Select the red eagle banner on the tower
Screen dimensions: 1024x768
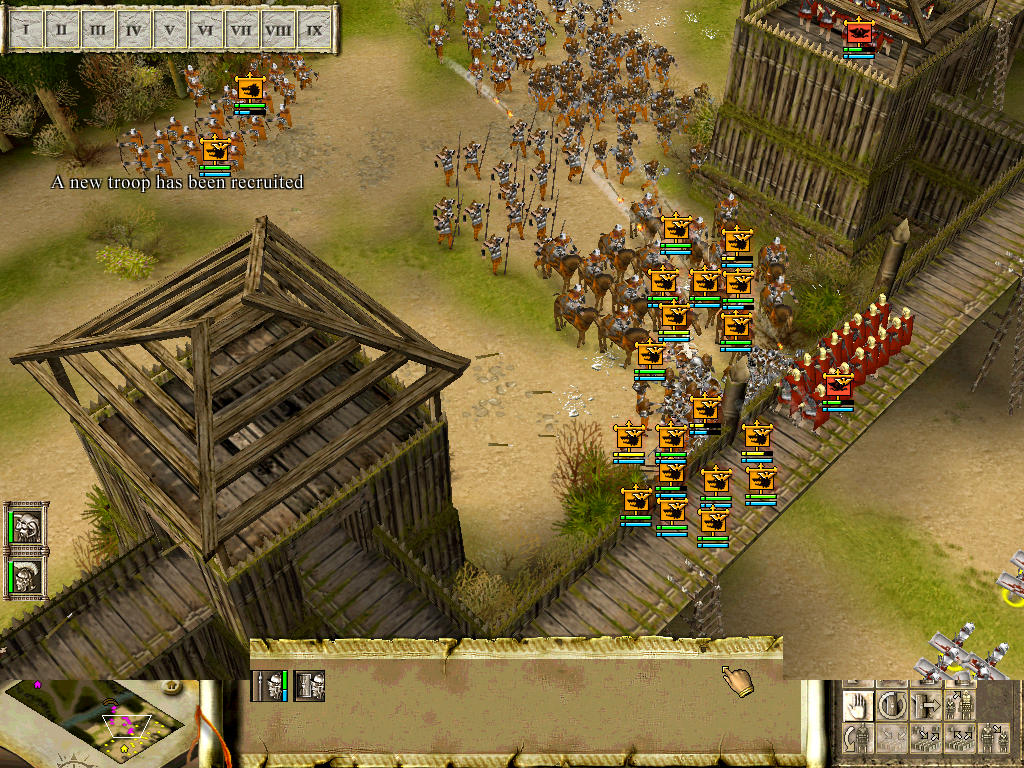click(859, 34)
